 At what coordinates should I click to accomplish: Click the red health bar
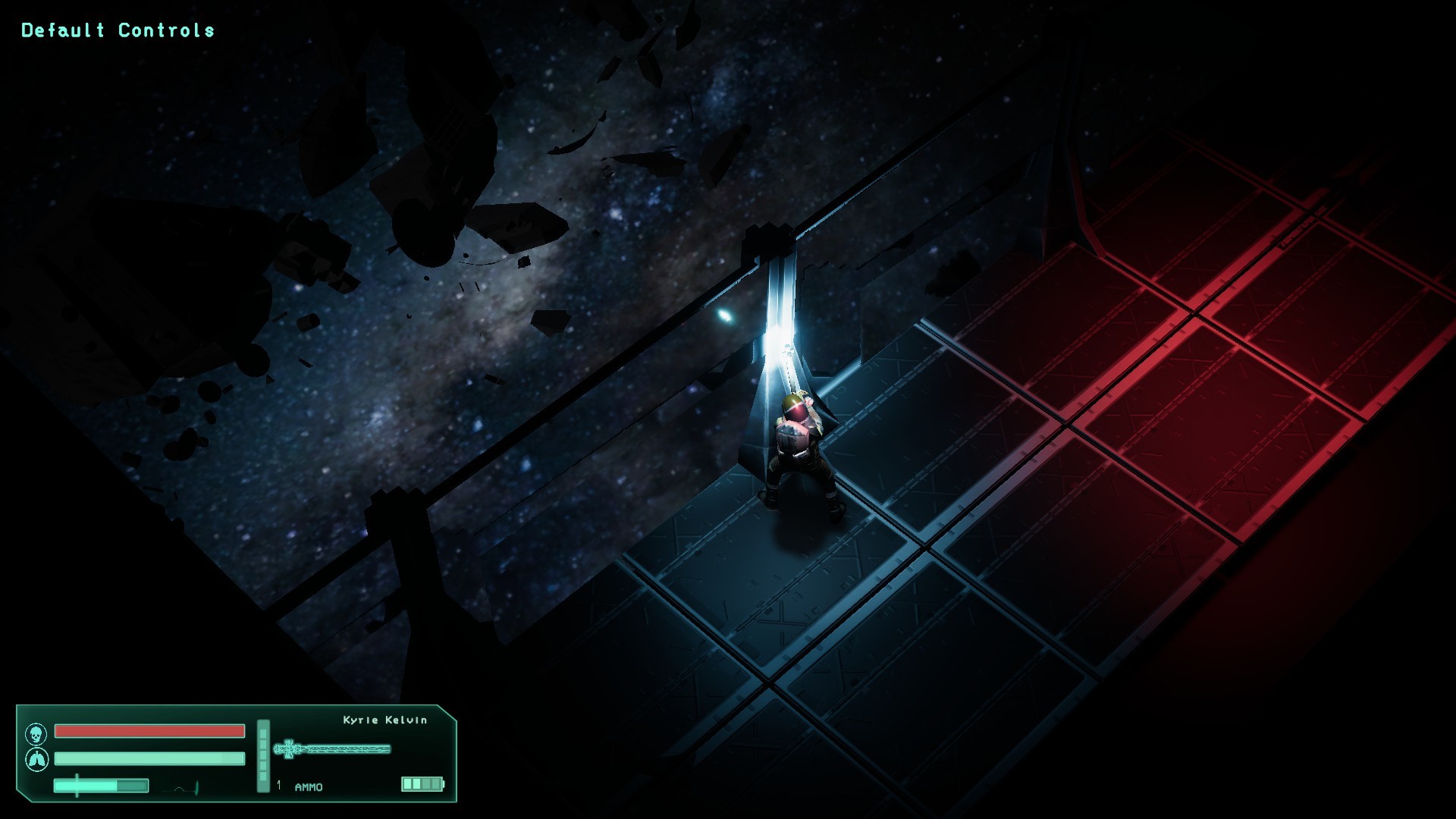pos(148,731)
